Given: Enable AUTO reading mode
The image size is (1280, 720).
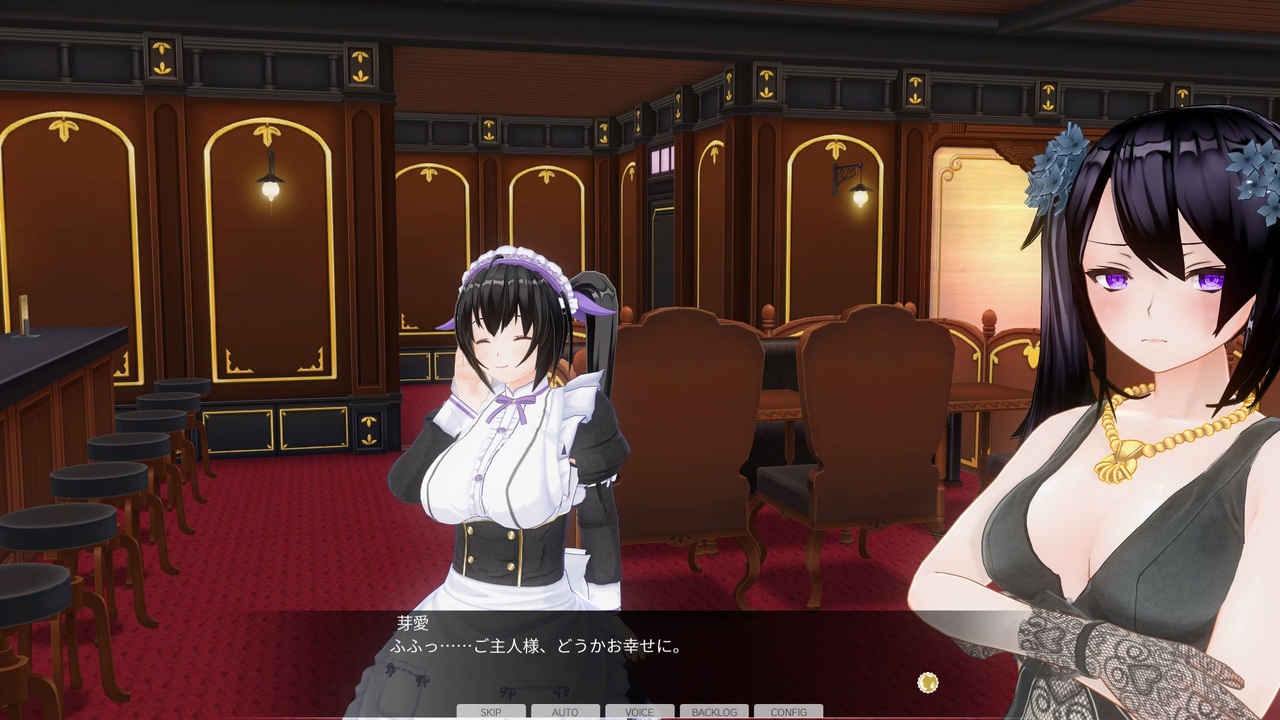Looking at the screenshot, I should click(x=565, y=711).
